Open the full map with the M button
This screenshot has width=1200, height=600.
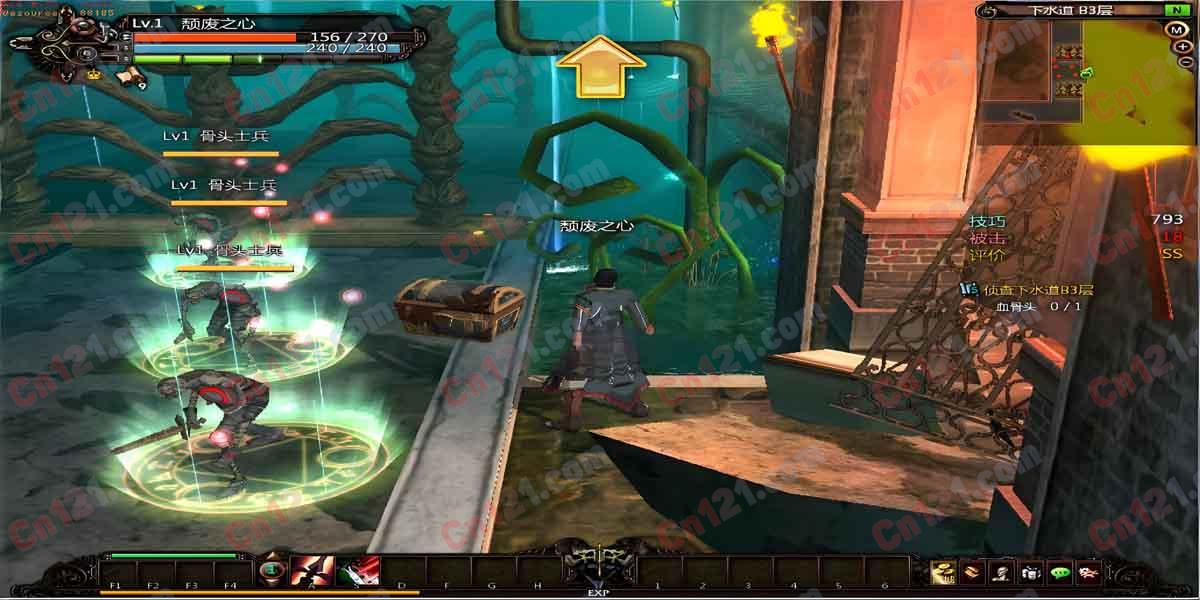1176,29
